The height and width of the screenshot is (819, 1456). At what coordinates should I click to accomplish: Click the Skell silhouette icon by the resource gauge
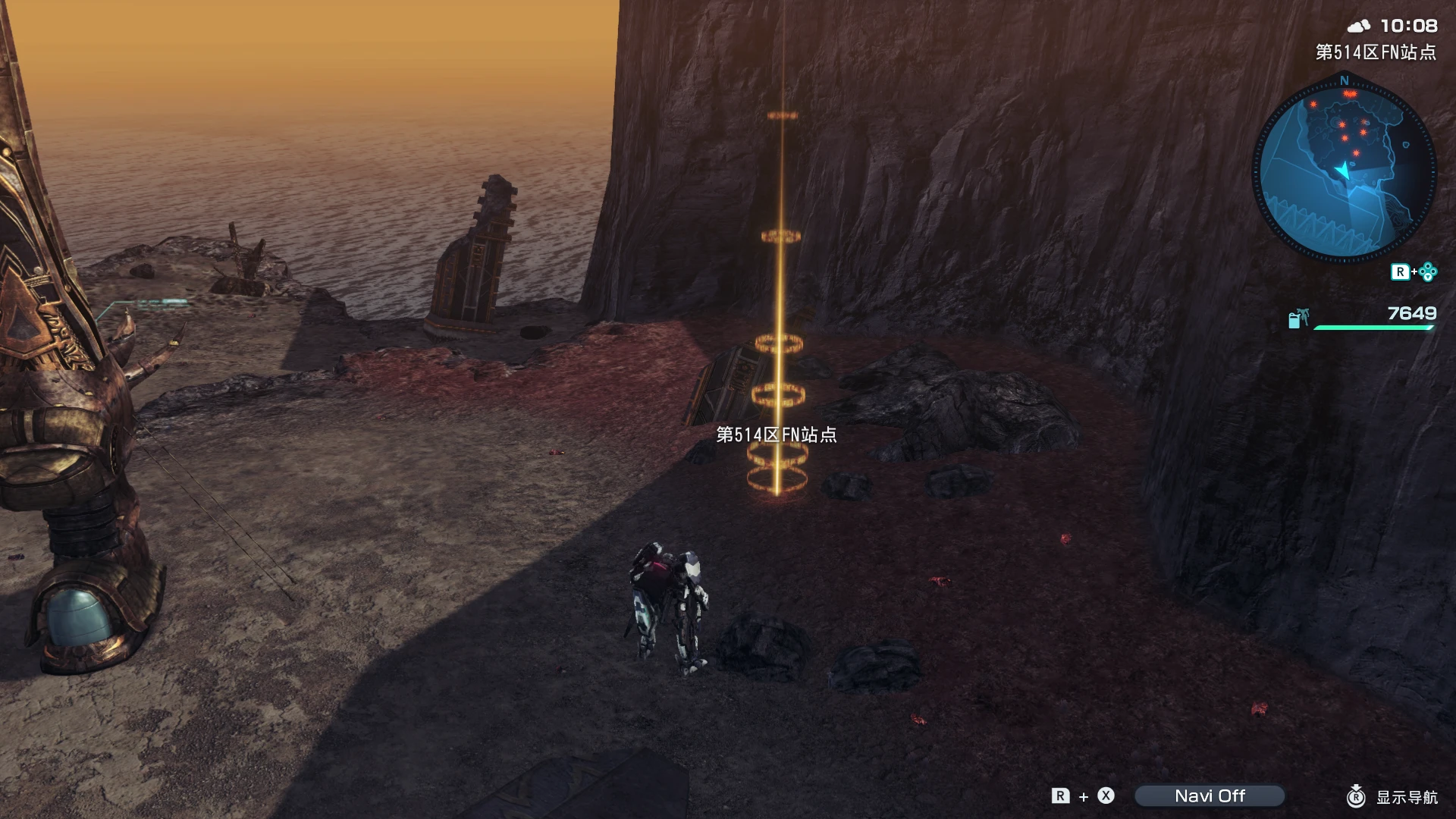1306,316
